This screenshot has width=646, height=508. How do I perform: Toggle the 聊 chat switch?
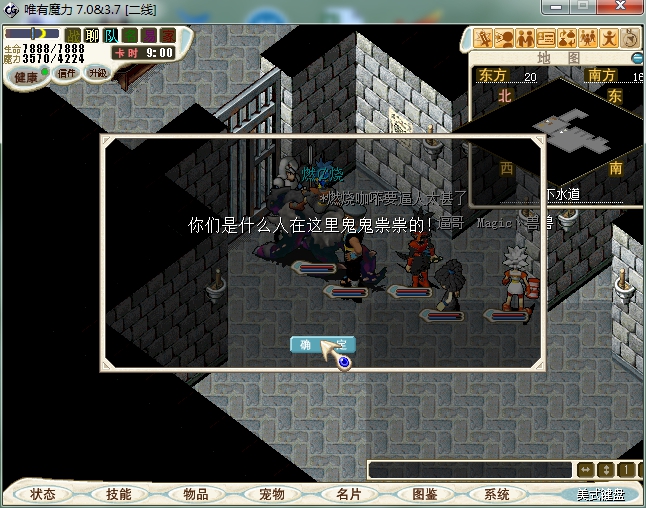pos(92,36)
